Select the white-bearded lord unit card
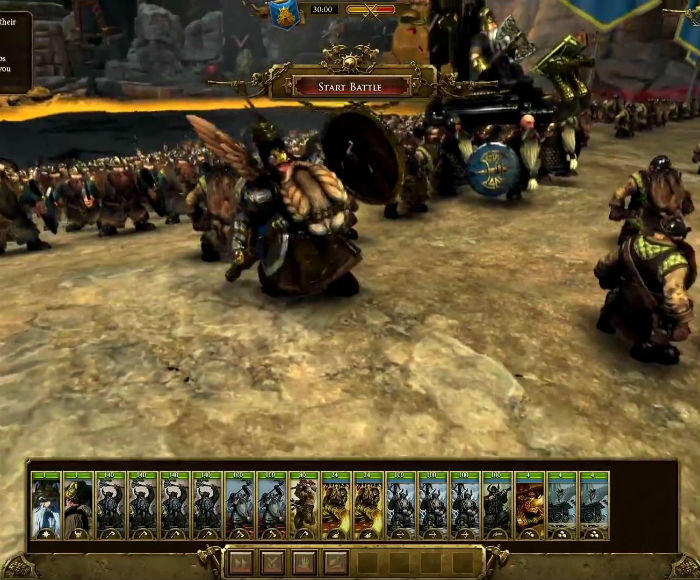This screenshot has height=580, width=700. pos(46,505)
